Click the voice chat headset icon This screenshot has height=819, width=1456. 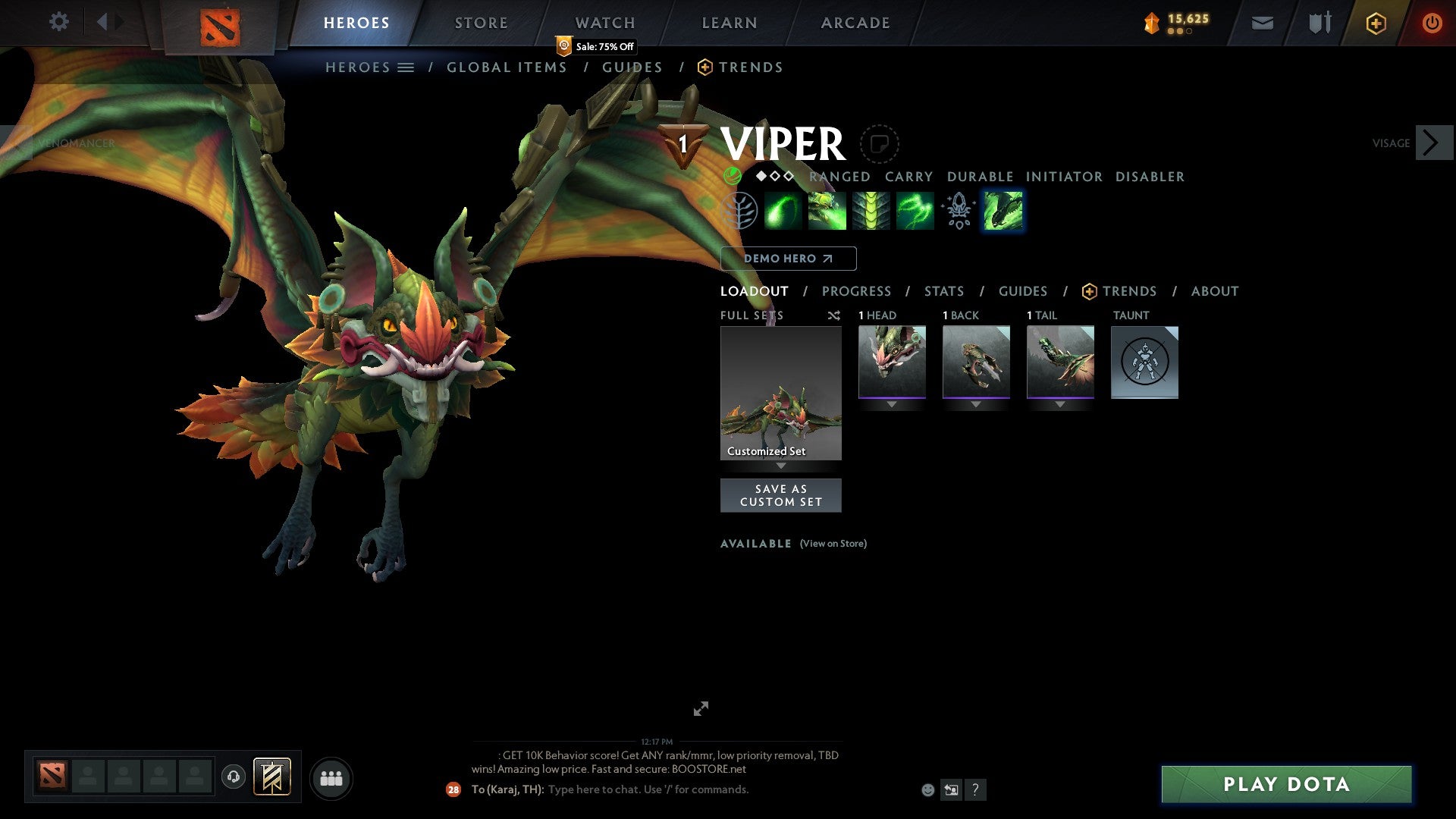(x=234, y=777)
